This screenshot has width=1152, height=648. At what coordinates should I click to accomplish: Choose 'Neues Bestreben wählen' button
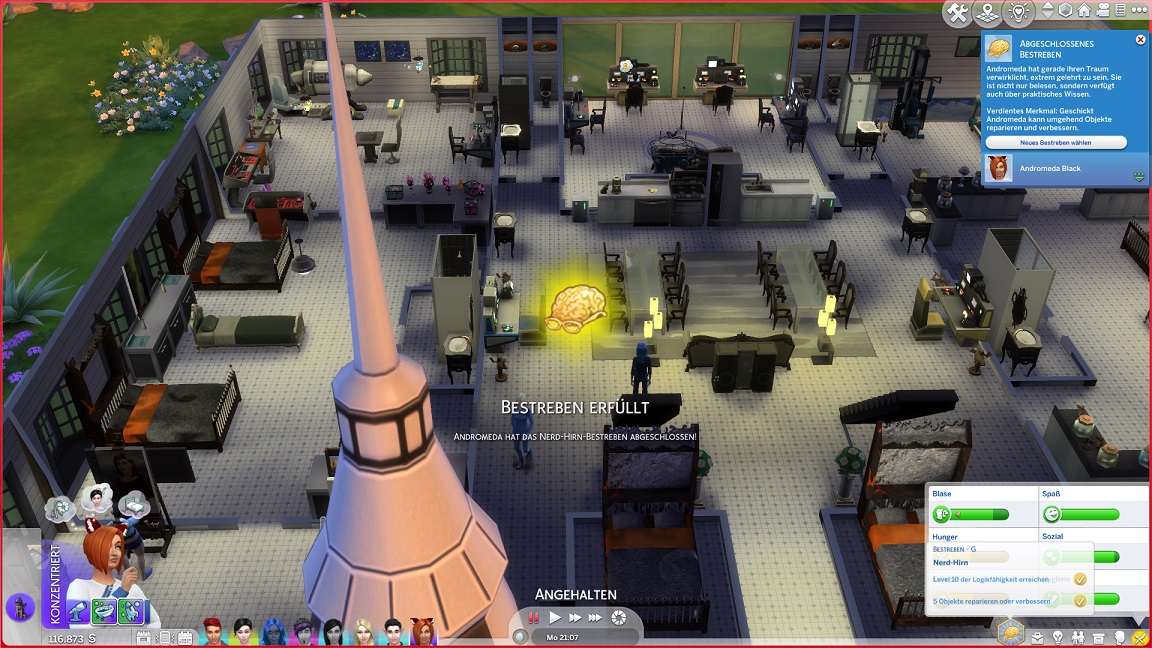point(1055,143)
